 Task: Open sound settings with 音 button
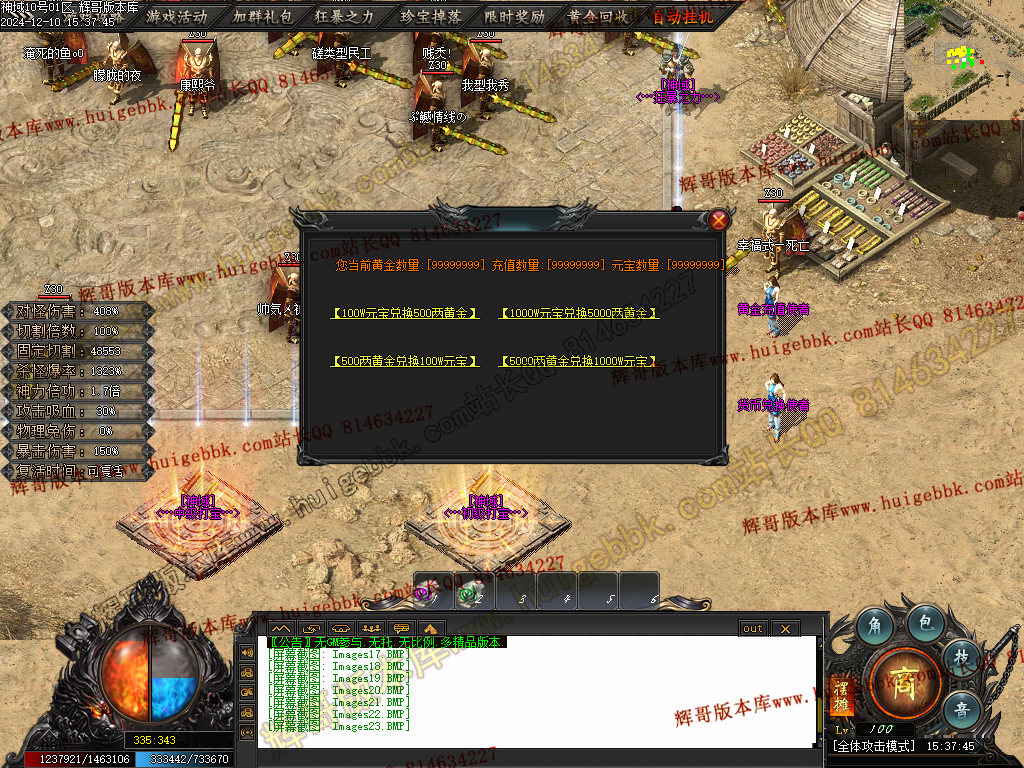pos(961,707)
